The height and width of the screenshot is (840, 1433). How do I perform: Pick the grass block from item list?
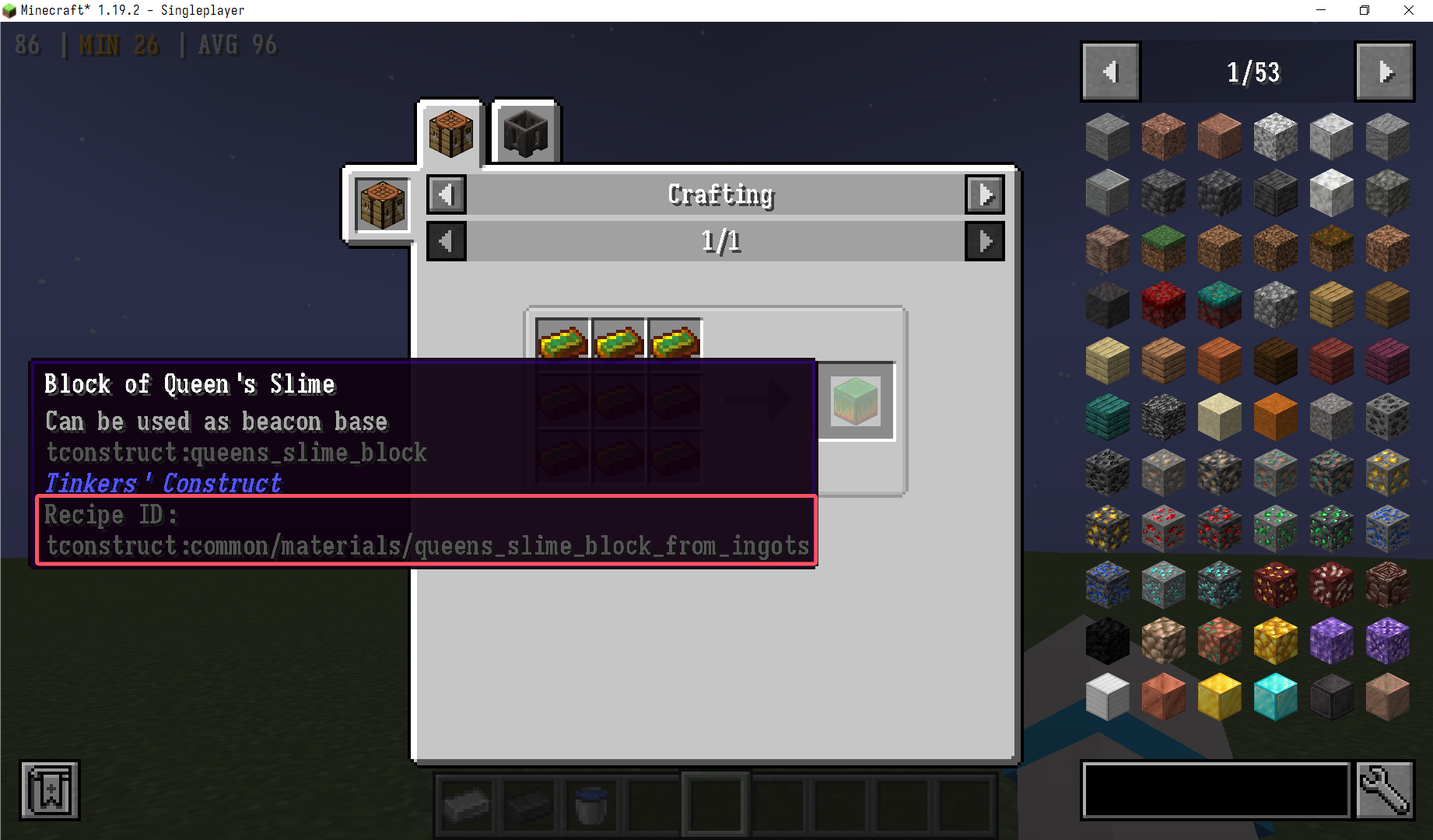click(1163, 249)
